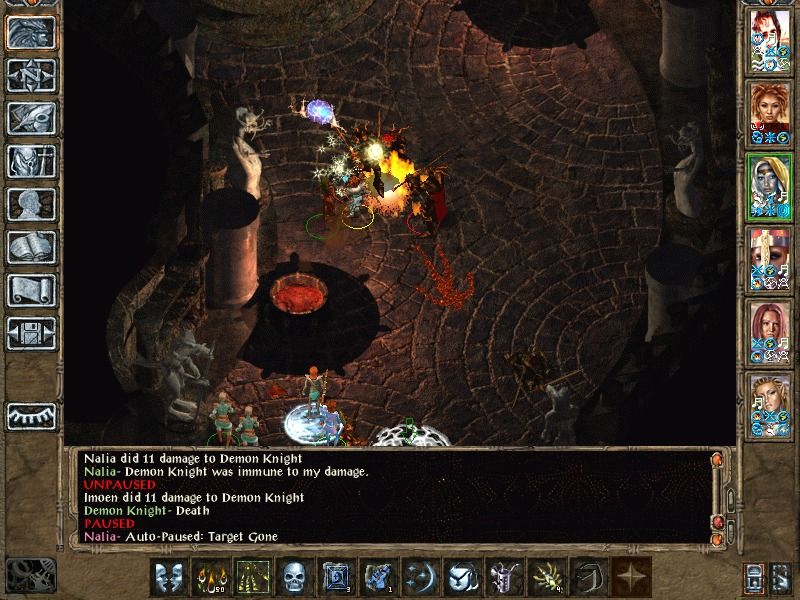Click the return-to-game button above the map icon
The height and width of the screenshot is (600, 800).
click(x=31, y=32)
